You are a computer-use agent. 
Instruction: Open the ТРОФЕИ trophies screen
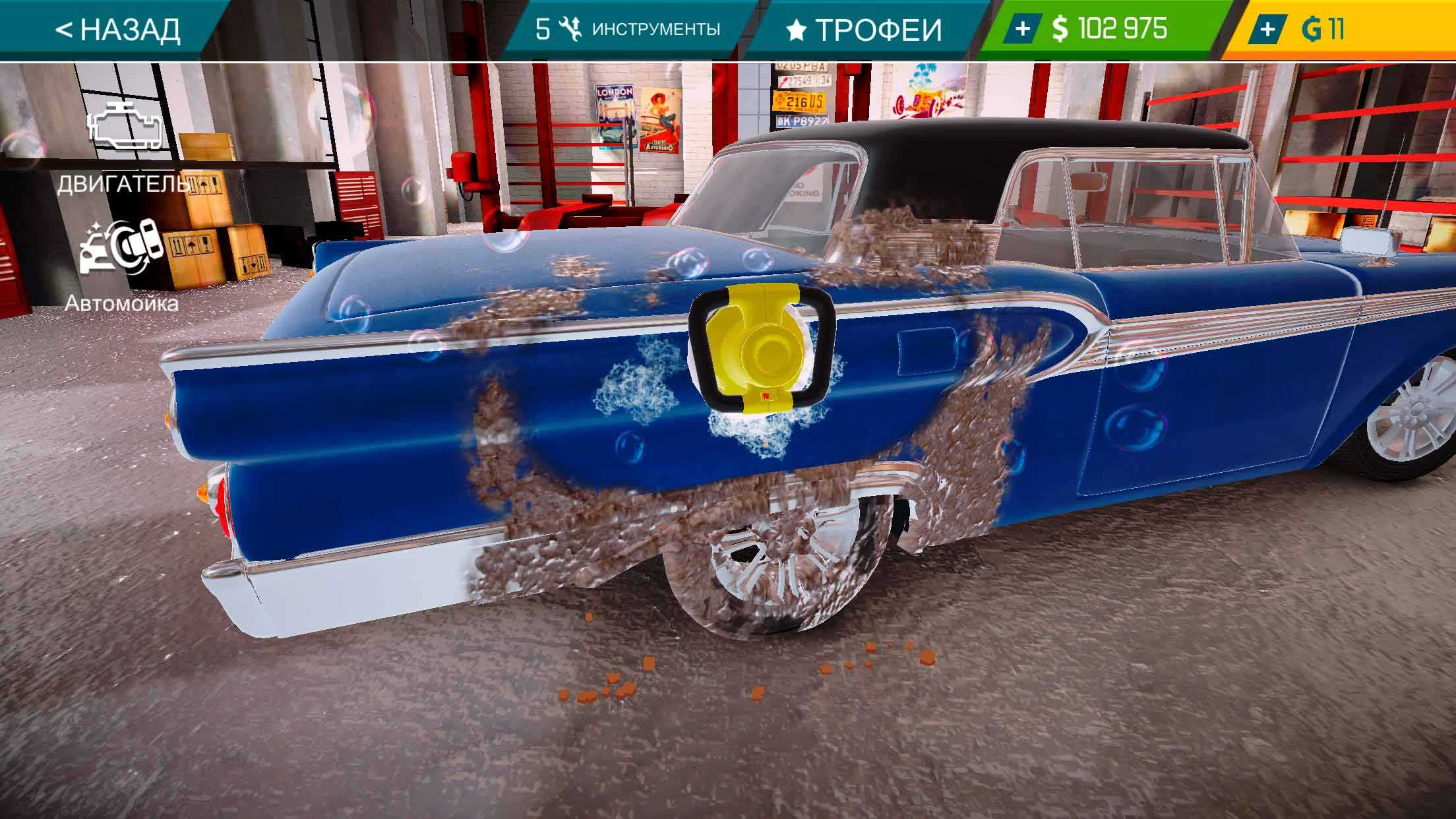coord(864,30)
